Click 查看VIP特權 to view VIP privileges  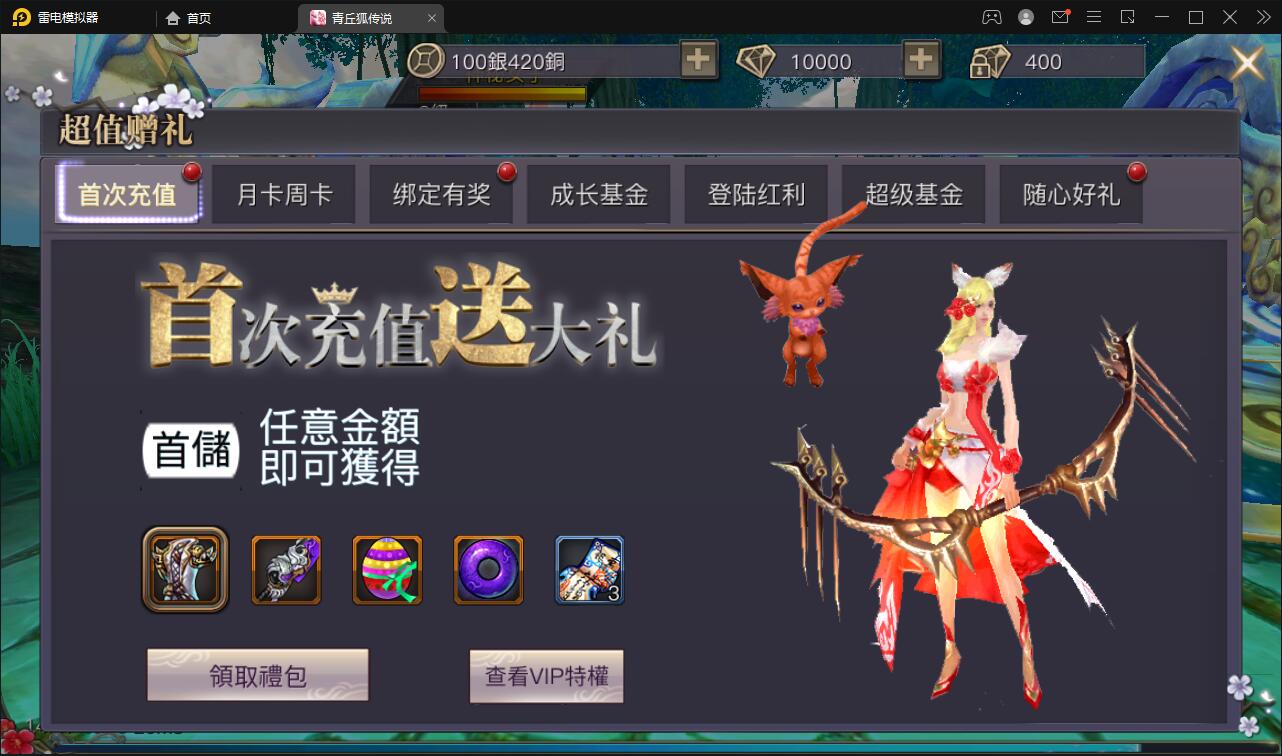(x=546, y=676)
